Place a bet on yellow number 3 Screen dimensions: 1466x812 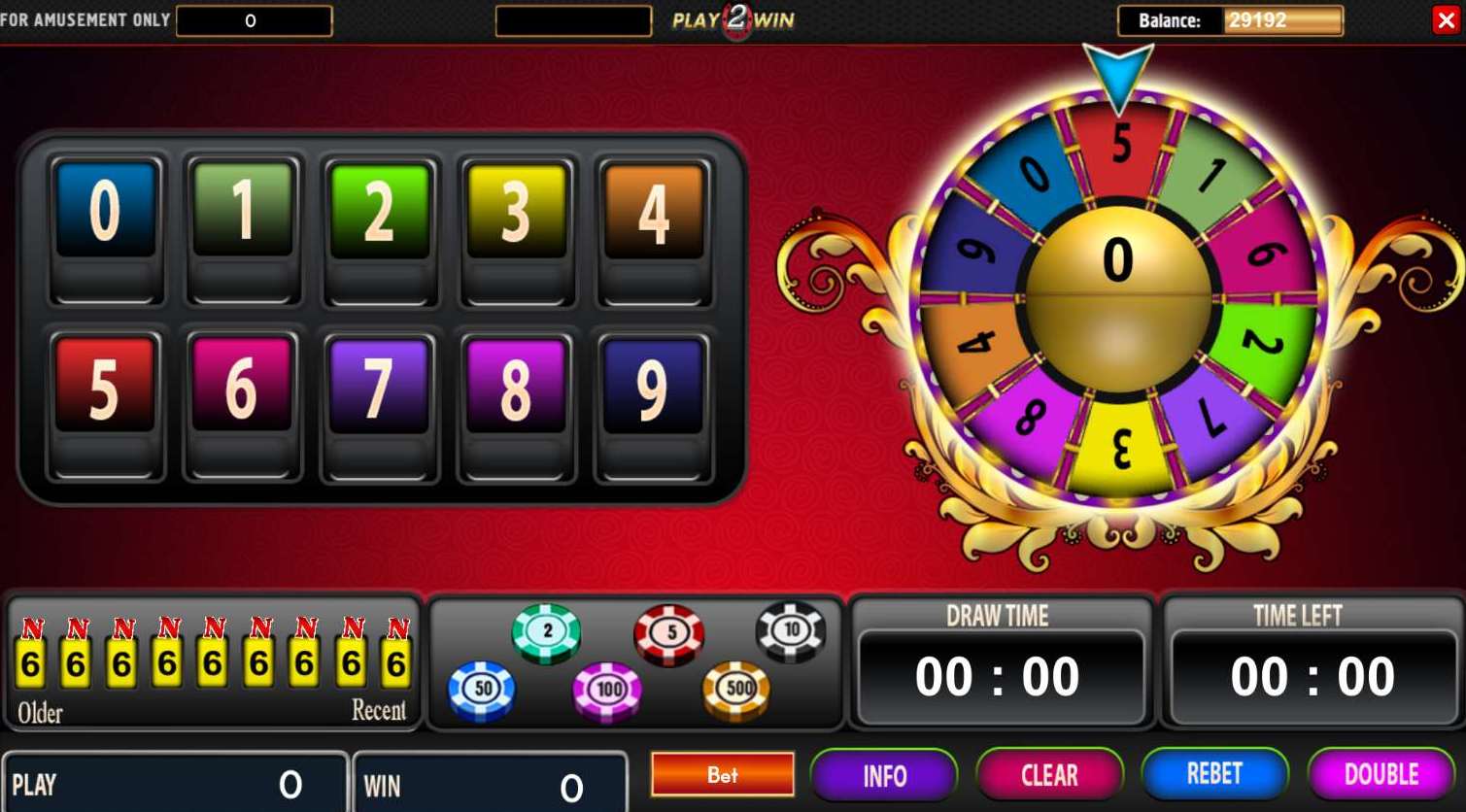click(517, 210)
